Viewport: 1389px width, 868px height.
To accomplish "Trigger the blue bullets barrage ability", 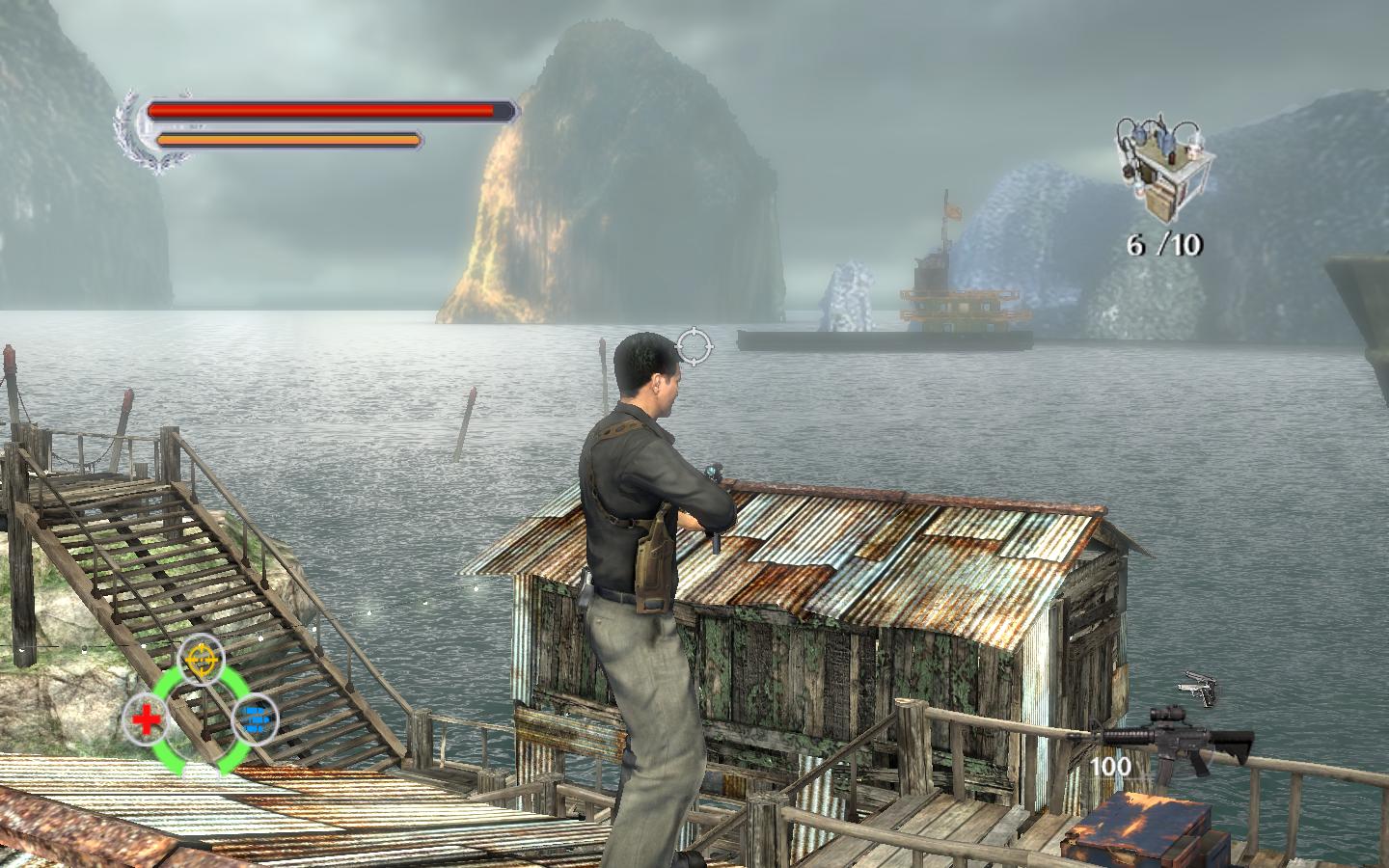I will (x=255, y=719).
